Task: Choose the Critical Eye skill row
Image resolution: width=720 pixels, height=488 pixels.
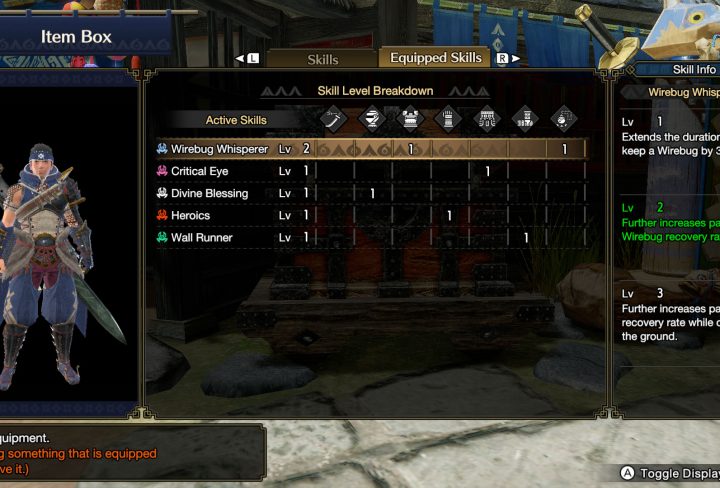Action: (200, 171)
